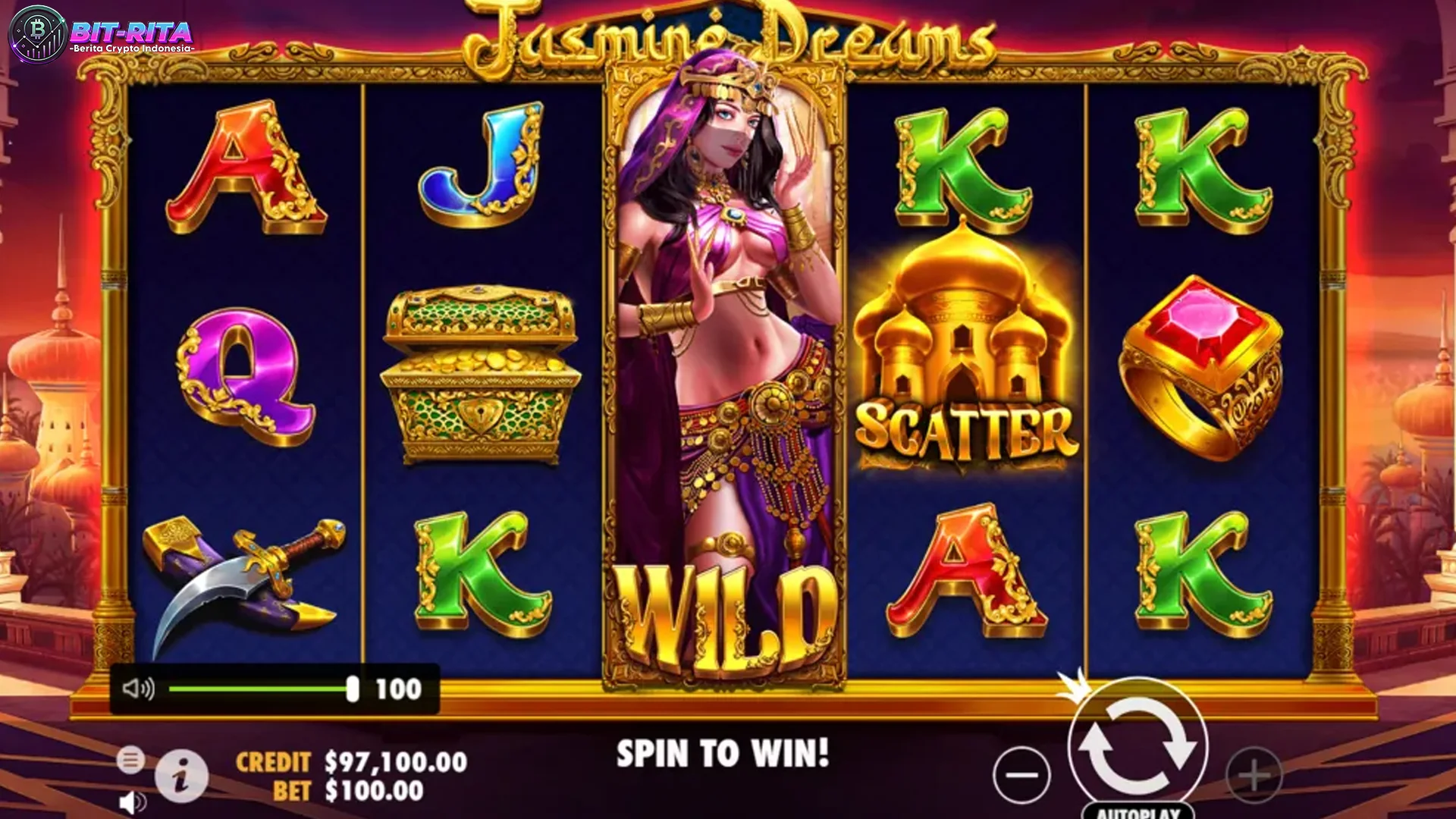Open the hamburger menu
The height and width of the screenshot is (819, 1456).
tap(130, 759)
